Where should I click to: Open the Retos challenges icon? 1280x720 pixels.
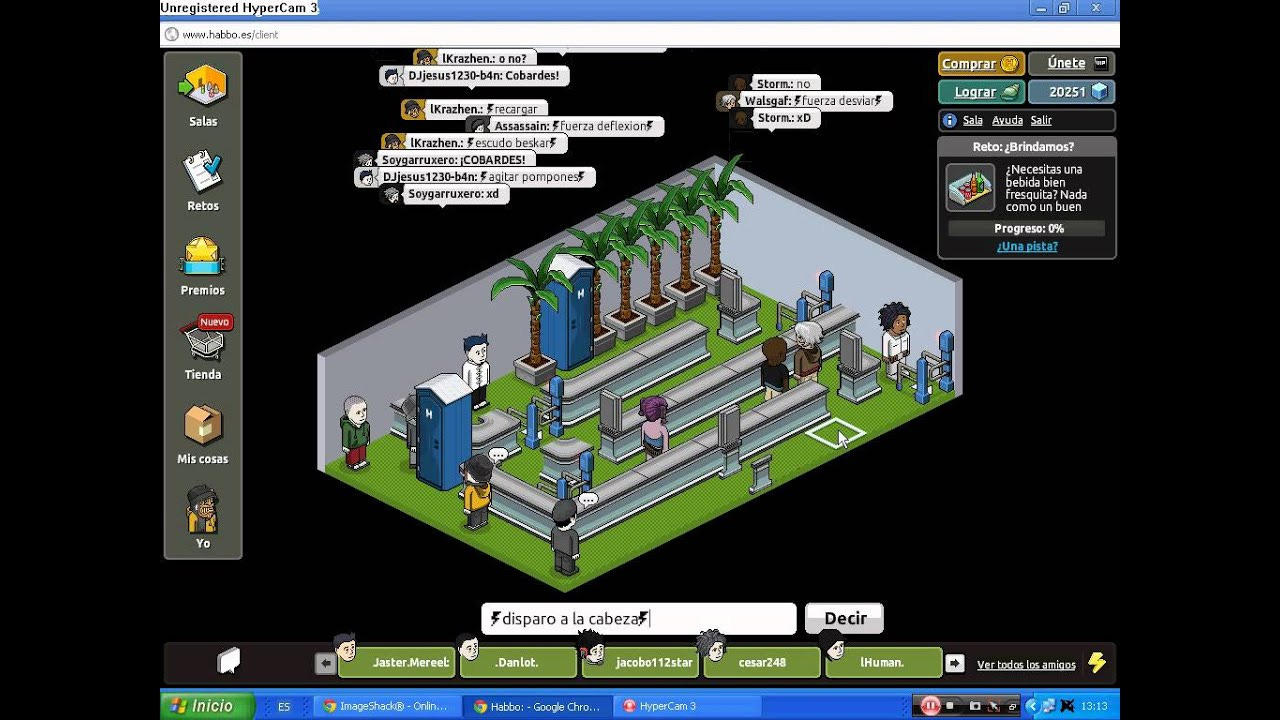click(x=202, y=172)
